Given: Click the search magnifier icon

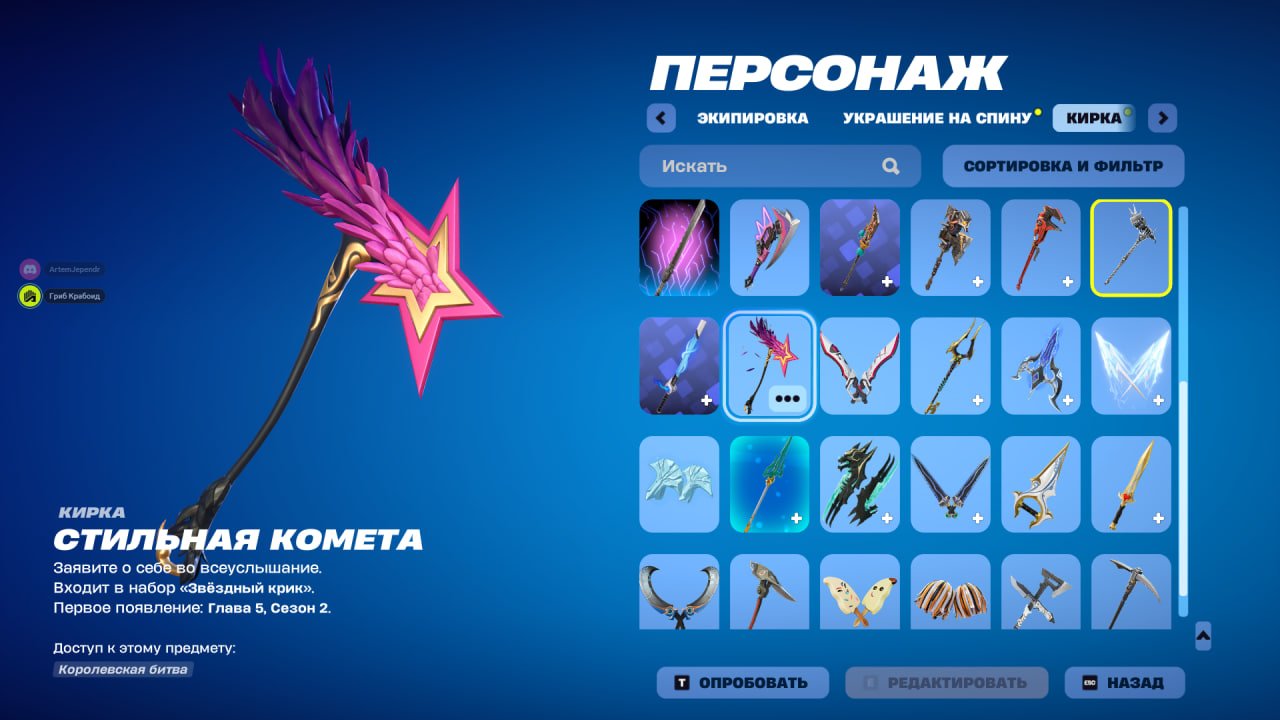Looking at the screenshot, I should [x=889, y=166].
